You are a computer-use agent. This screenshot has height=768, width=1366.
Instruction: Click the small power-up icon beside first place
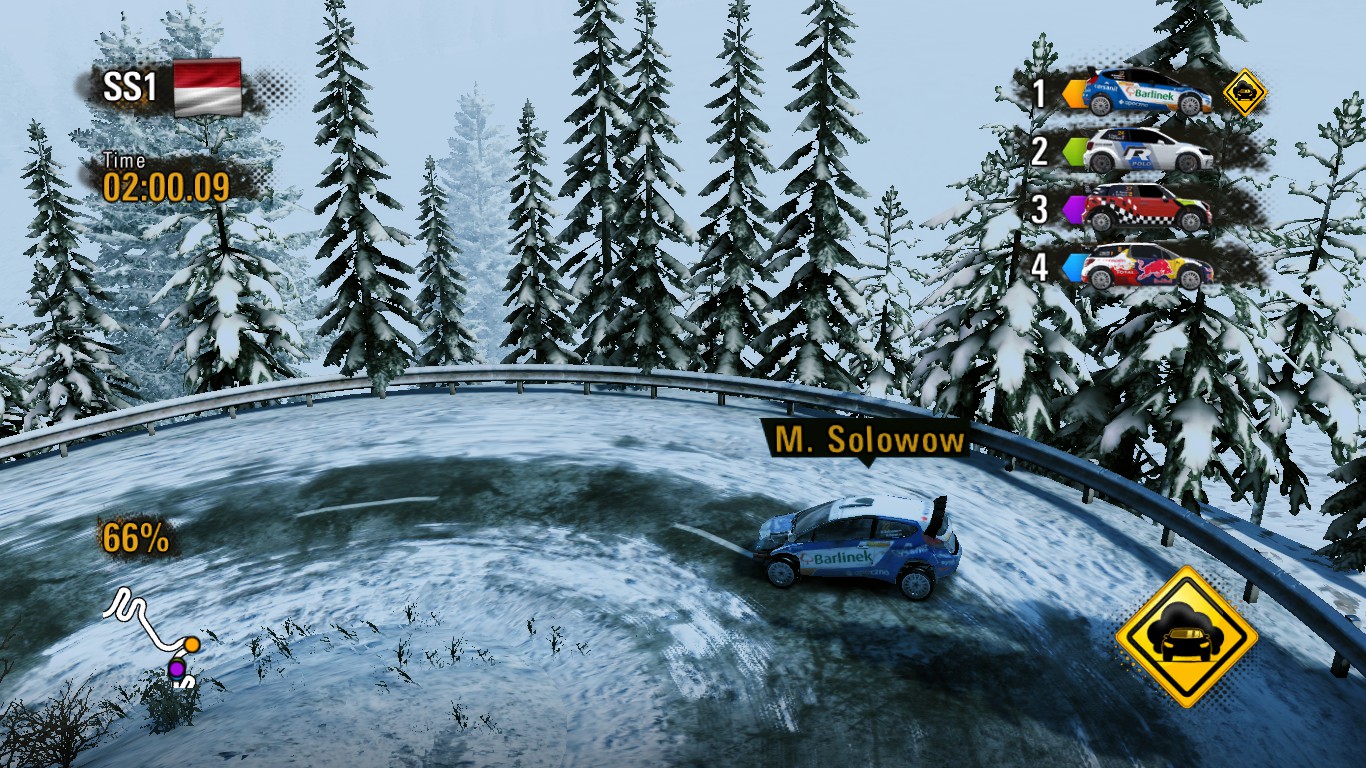[x=1244, y=93]
